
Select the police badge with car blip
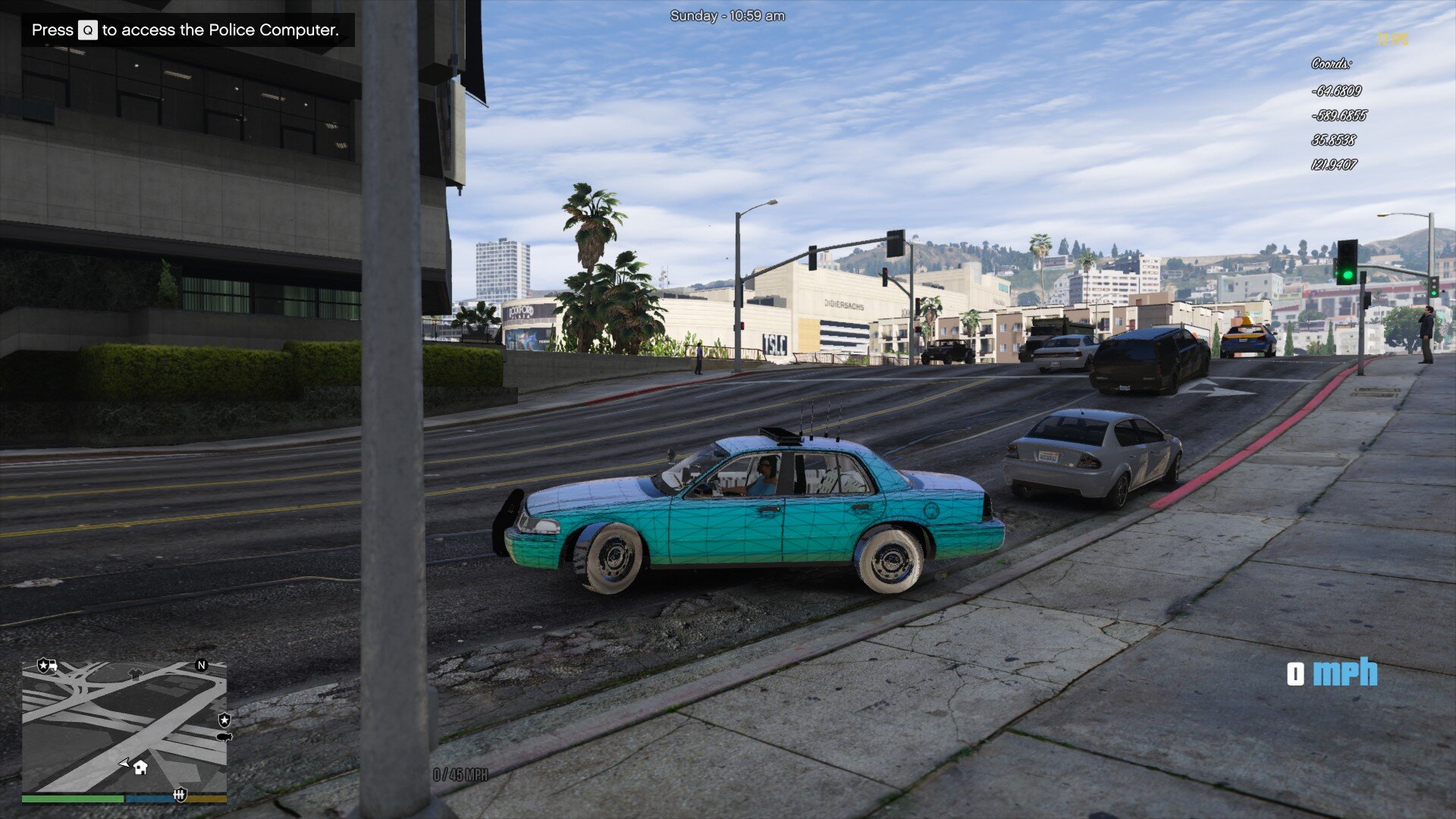click(48, 666)
